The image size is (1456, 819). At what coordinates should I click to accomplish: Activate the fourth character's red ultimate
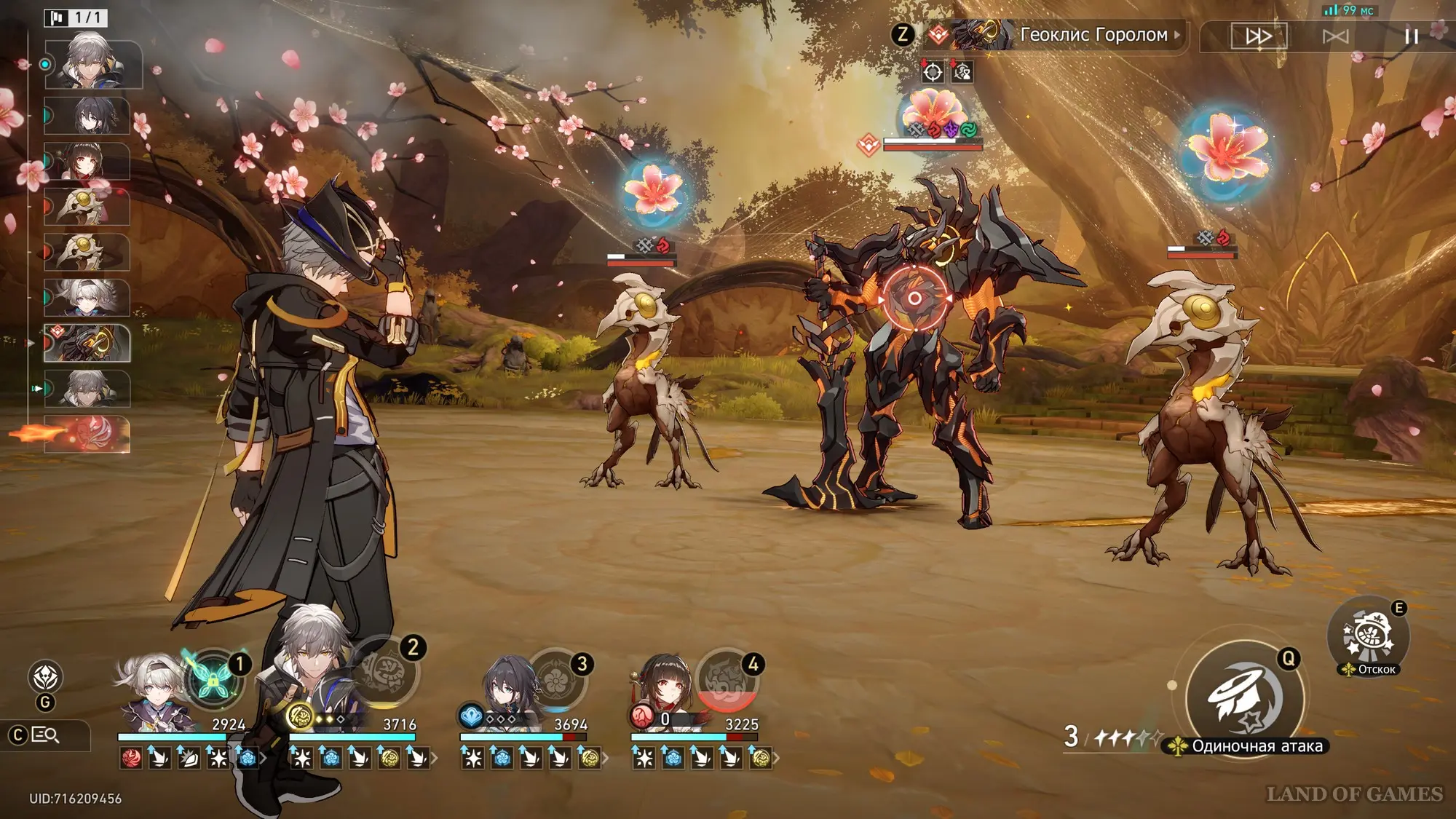pyautogui.click(x=727, y=680)
